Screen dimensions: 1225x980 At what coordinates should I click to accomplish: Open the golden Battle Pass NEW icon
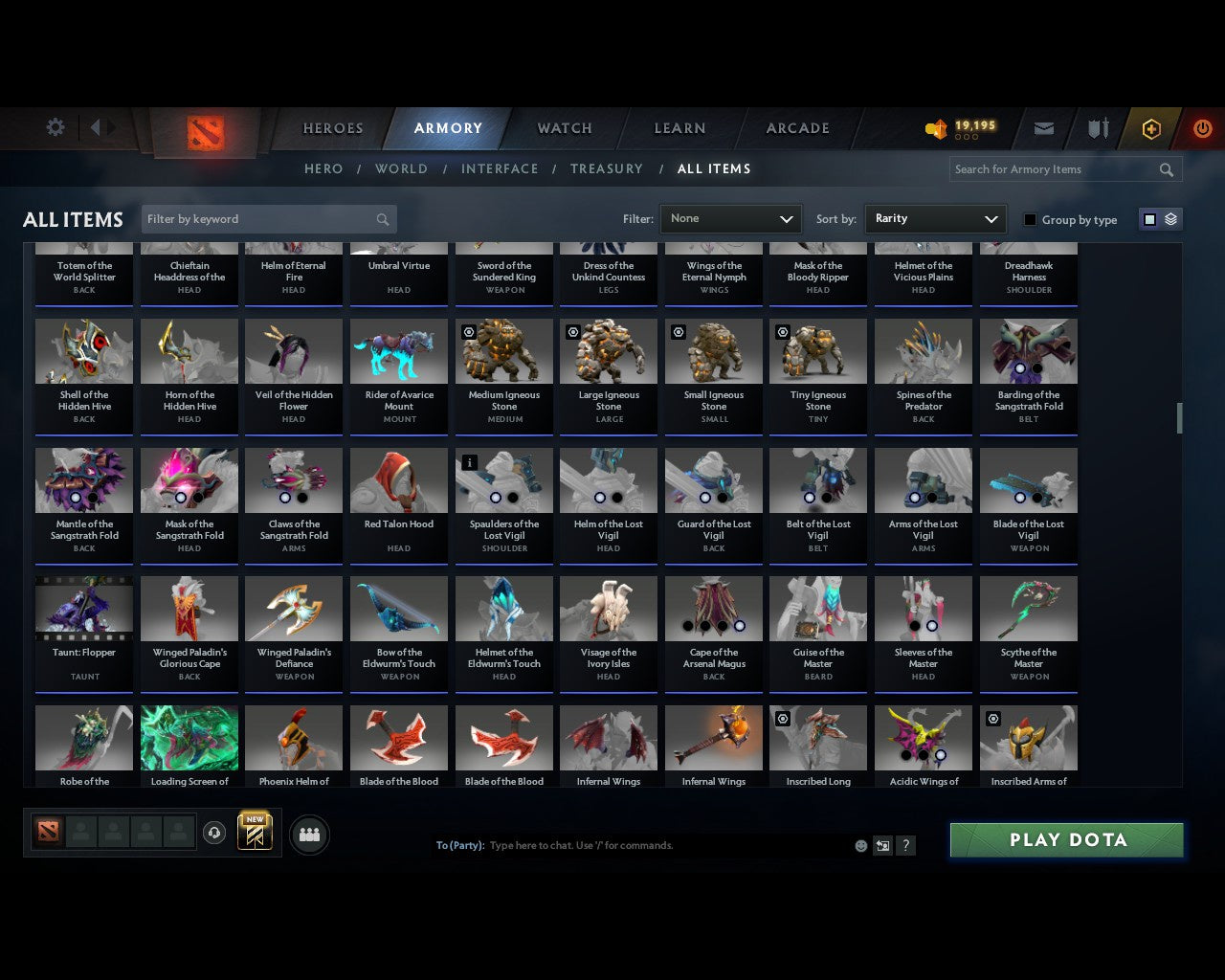point(254,832)
